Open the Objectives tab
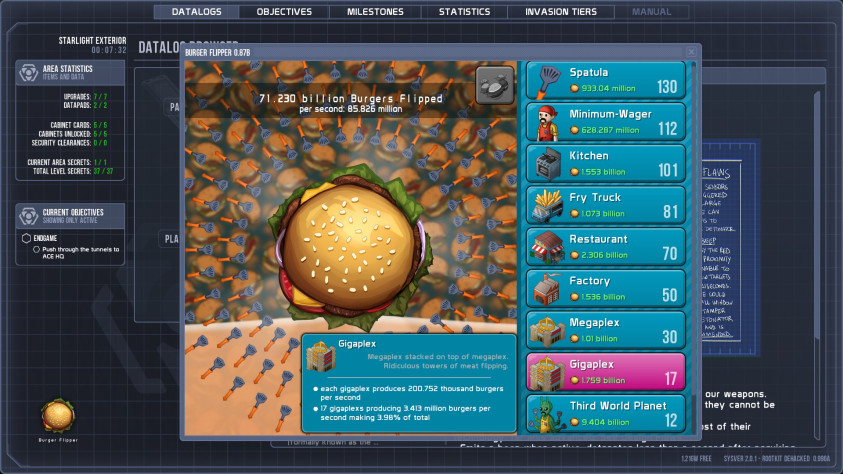Image resolution: width=843 pixels, height=474 pixels. point(284,12)
